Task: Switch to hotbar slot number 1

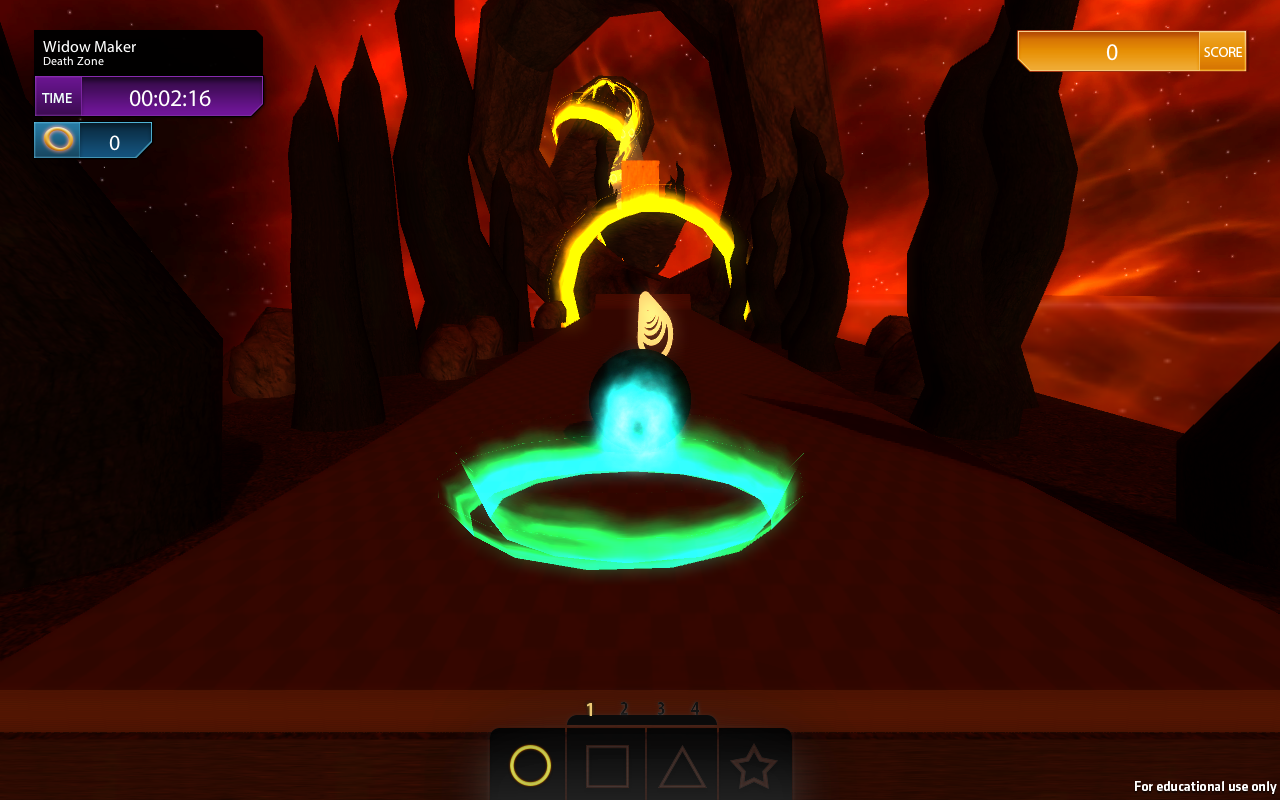Action: coord(589,708)
